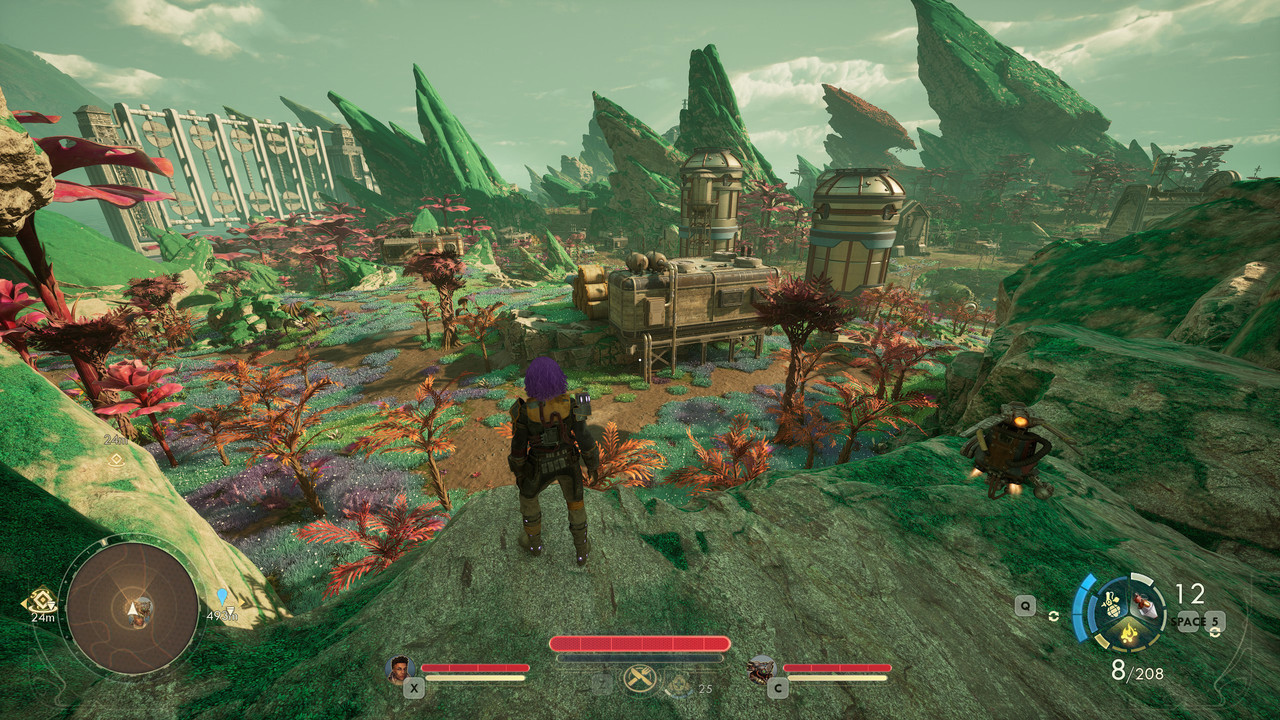Viewport: 1280px width, 720px height.
Task: Select the gold diamond objective marker left of the minimap
Action: pos(40,600)
